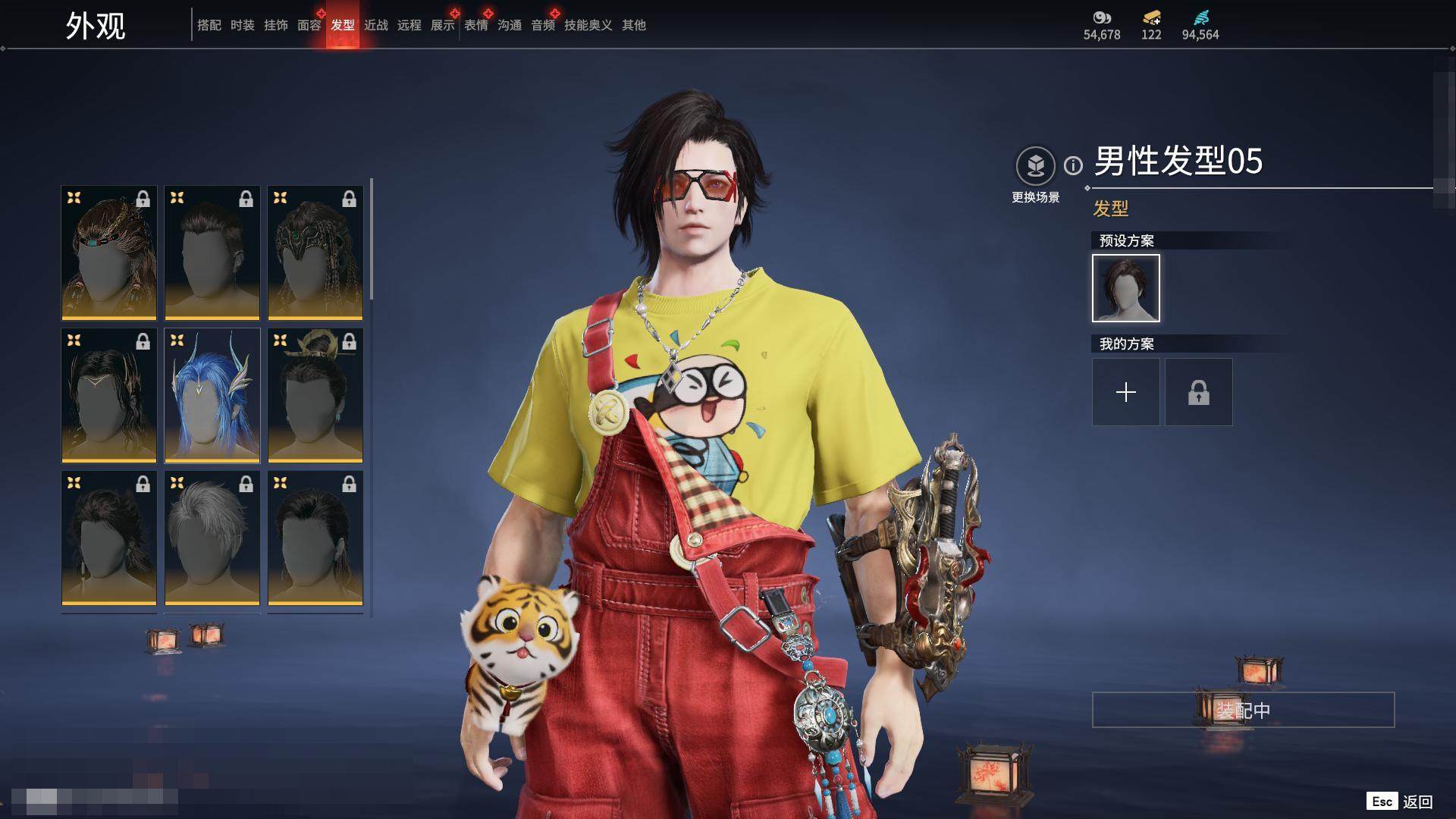The width and height of the screenshot is (1456, 819).
Task: Choose the topknot hairstyle with gold hairpin
Action: pyautogui.click(x=315, y=395)
